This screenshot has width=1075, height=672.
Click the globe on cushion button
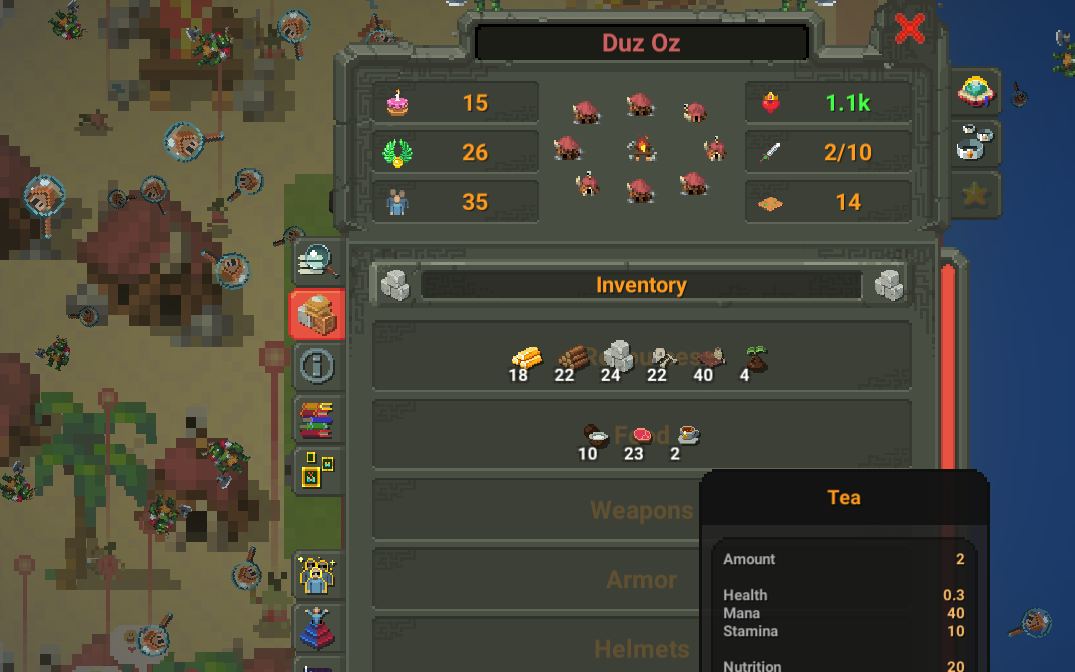click(975, 92)
